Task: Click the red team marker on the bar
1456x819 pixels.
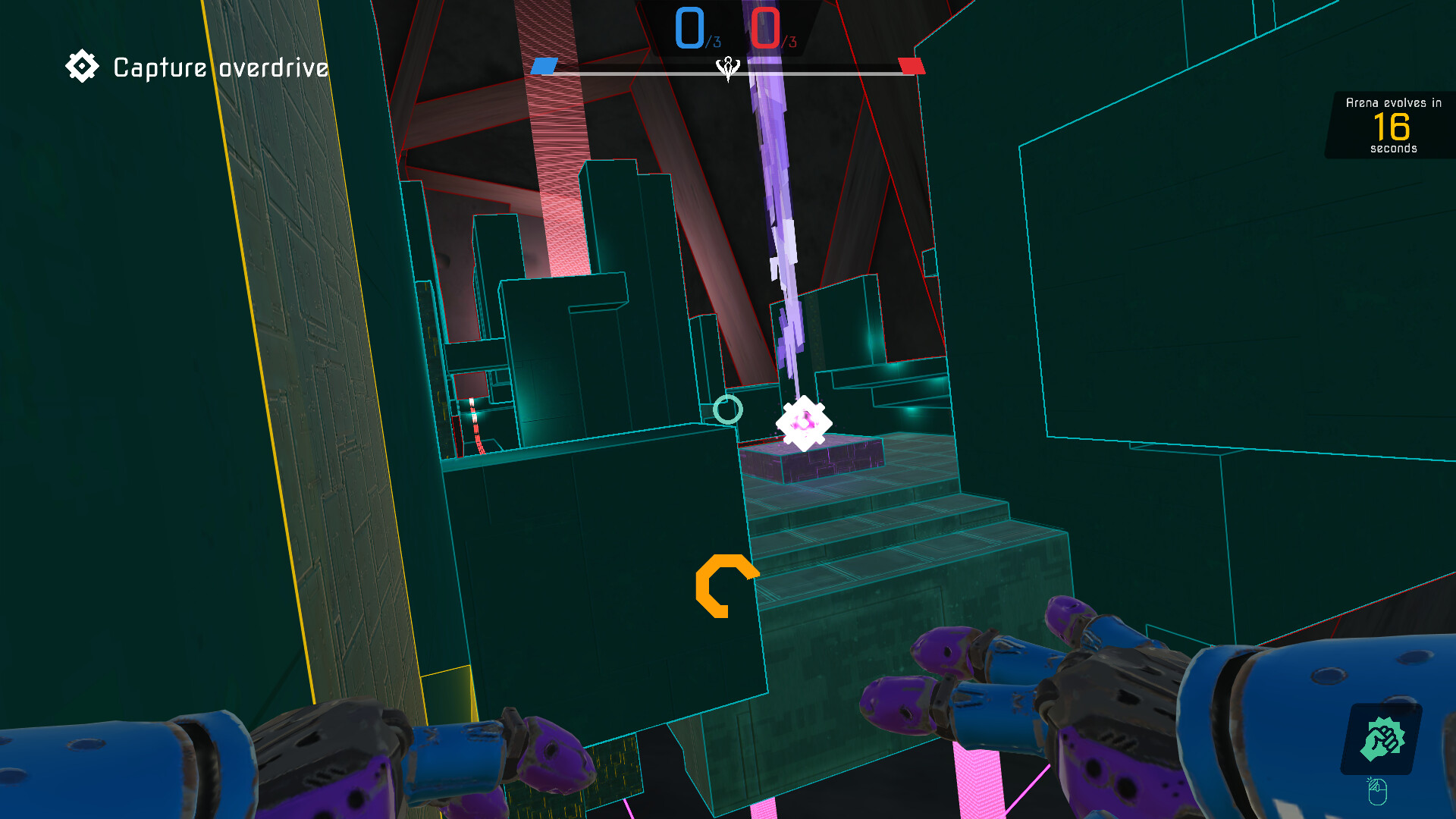Action: coord(910,67)
